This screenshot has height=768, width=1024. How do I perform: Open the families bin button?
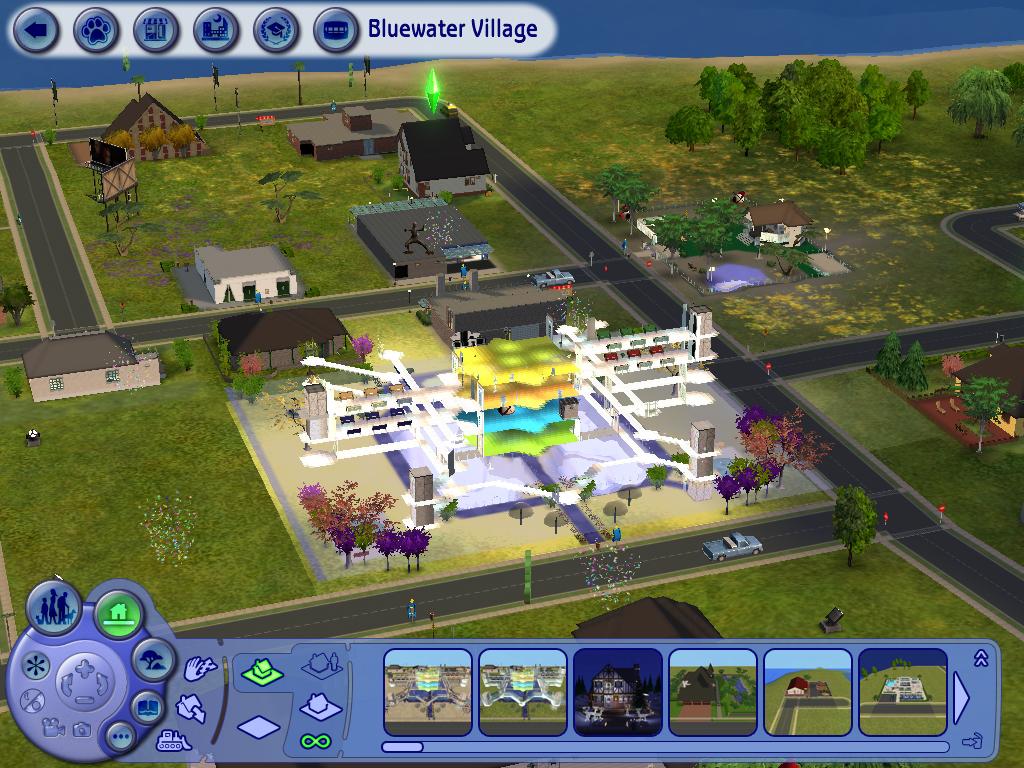click(54, 608)
